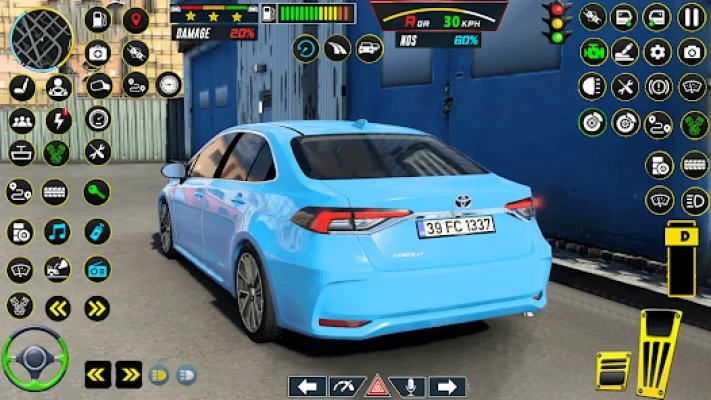711x400 pixels.
Task: Tap the green check engine icon
Action: (x=593, y=52)
